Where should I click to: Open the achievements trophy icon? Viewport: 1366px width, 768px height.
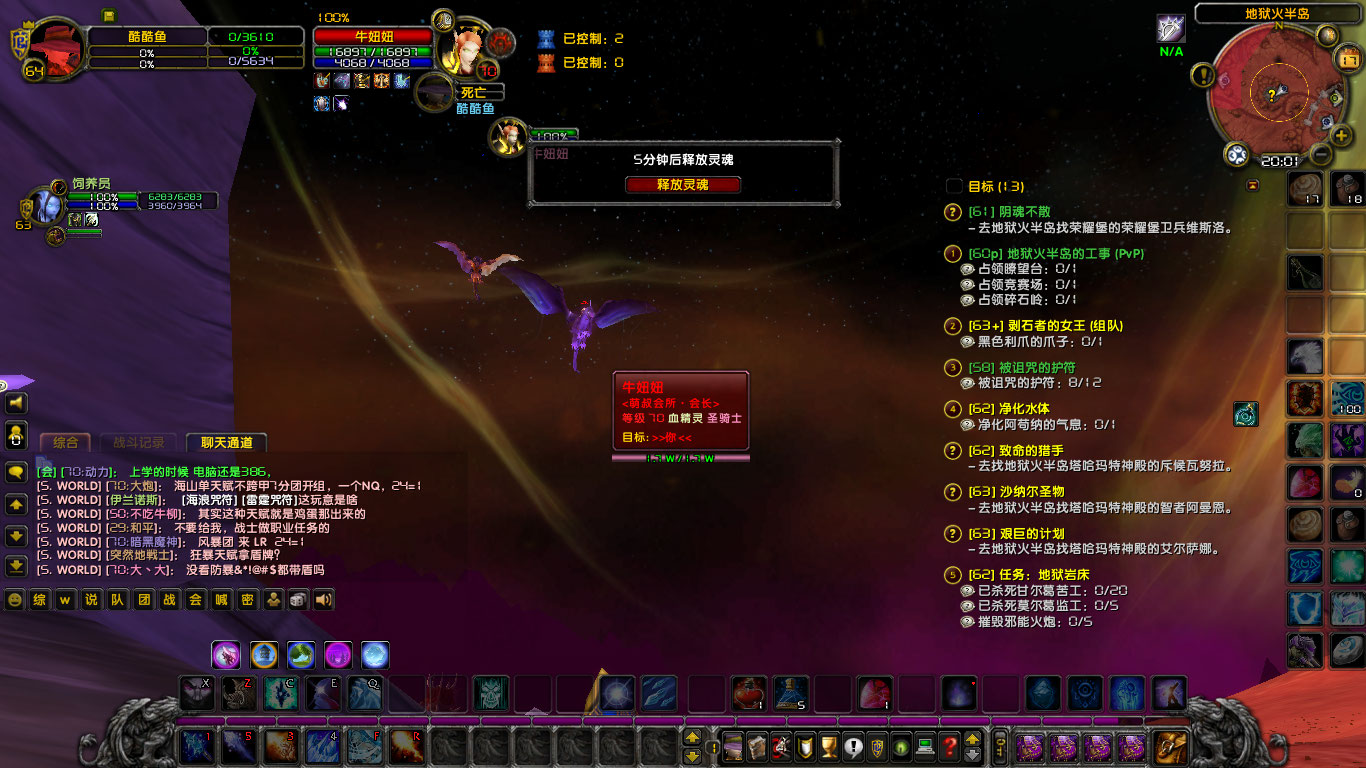pyautogui.click(x=828, y=746)
